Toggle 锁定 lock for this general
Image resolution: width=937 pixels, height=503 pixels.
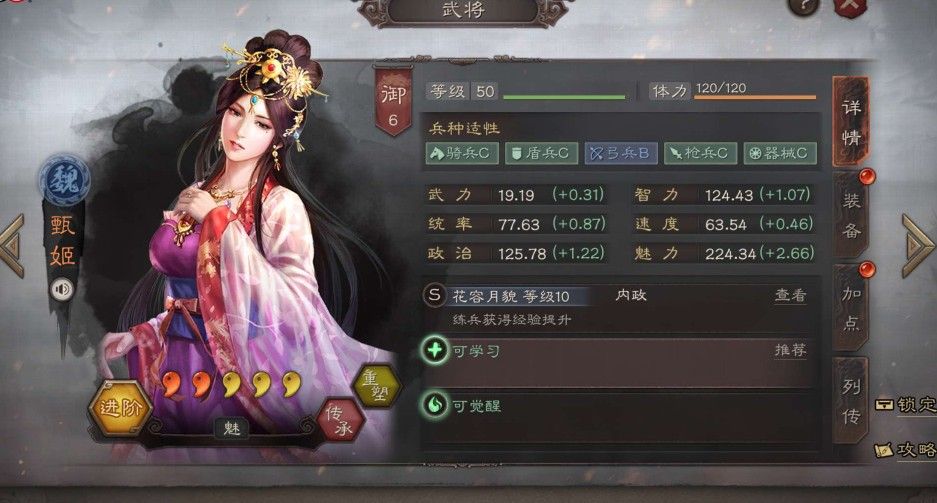click(x=905, y=404)
